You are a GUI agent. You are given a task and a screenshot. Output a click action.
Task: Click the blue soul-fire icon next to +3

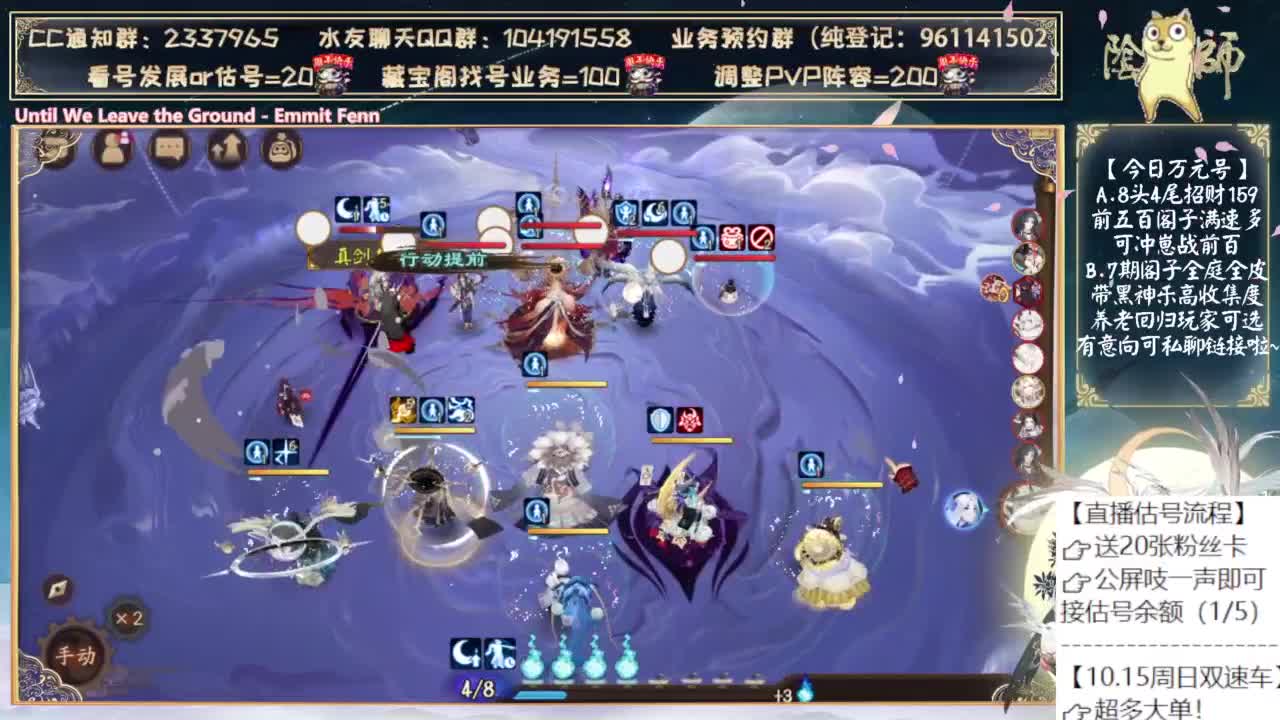(x=807, y=690)
